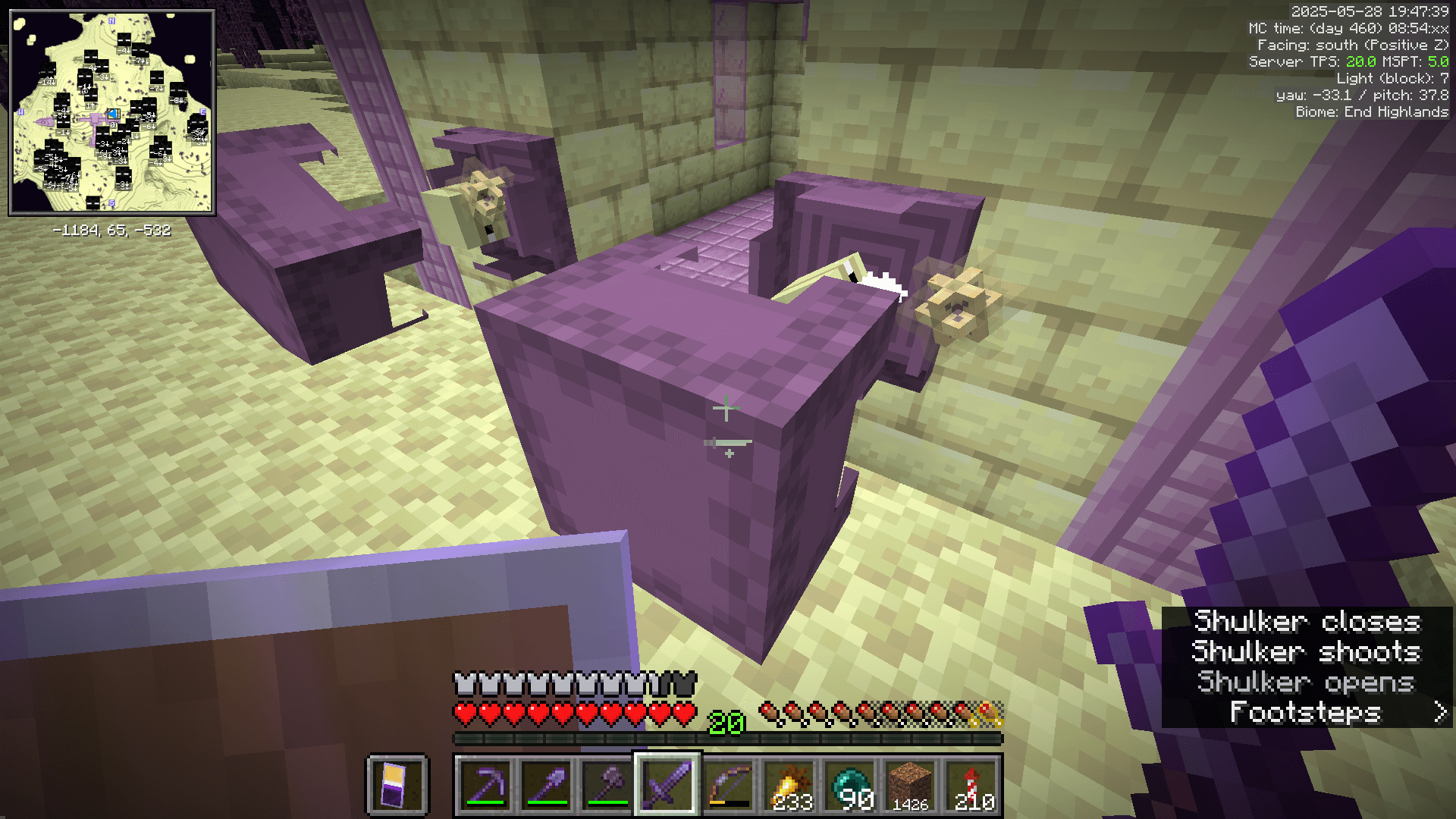Select the bow in the hotbar
Image resolution: width=1456 pixels, height=819 pixels.
coord(726,785)
